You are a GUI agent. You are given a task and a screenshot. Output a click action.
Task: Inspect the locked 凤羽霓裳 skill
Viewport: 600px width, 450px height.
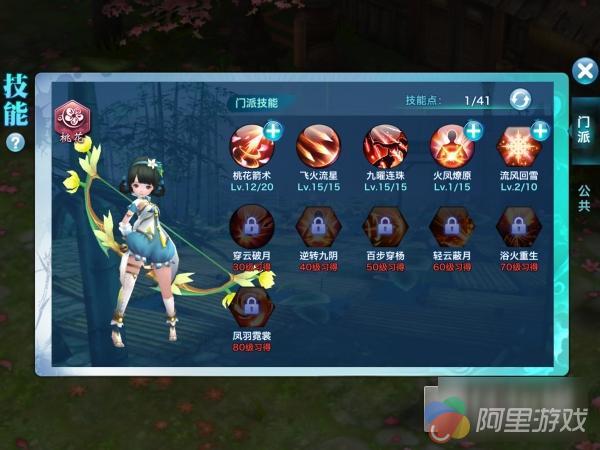click(250, 305)
